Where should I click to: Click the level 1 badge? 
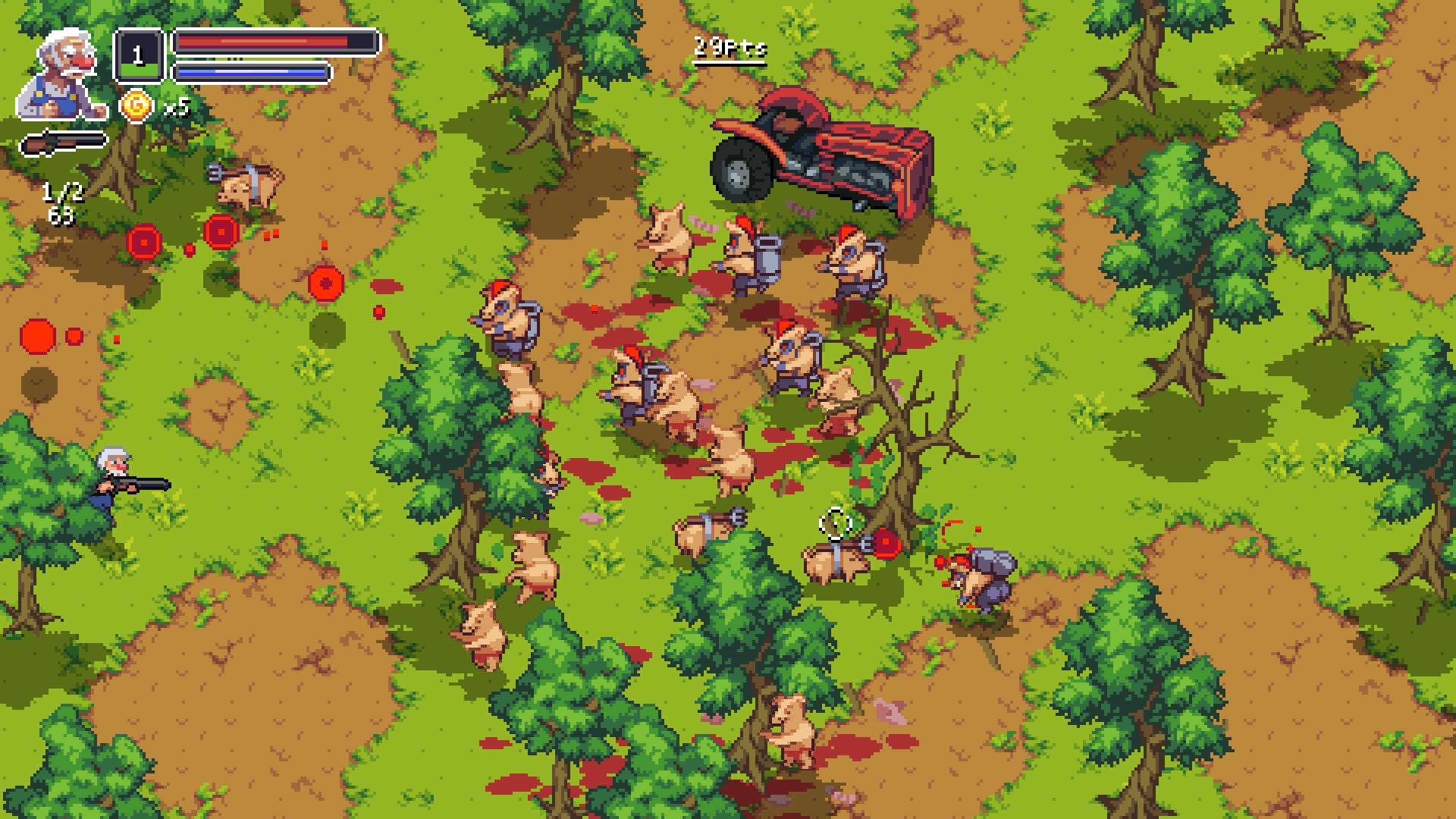[138, 55]
